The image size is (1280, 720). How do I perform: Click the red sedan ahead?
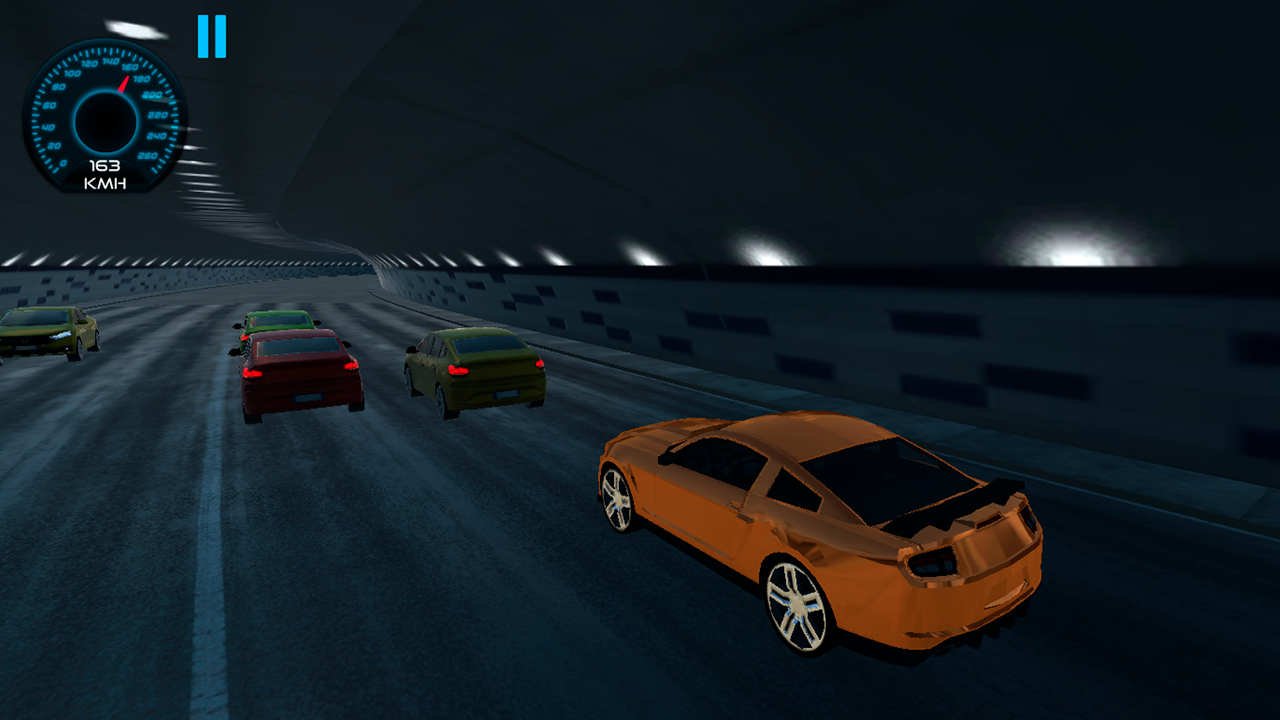298,370
